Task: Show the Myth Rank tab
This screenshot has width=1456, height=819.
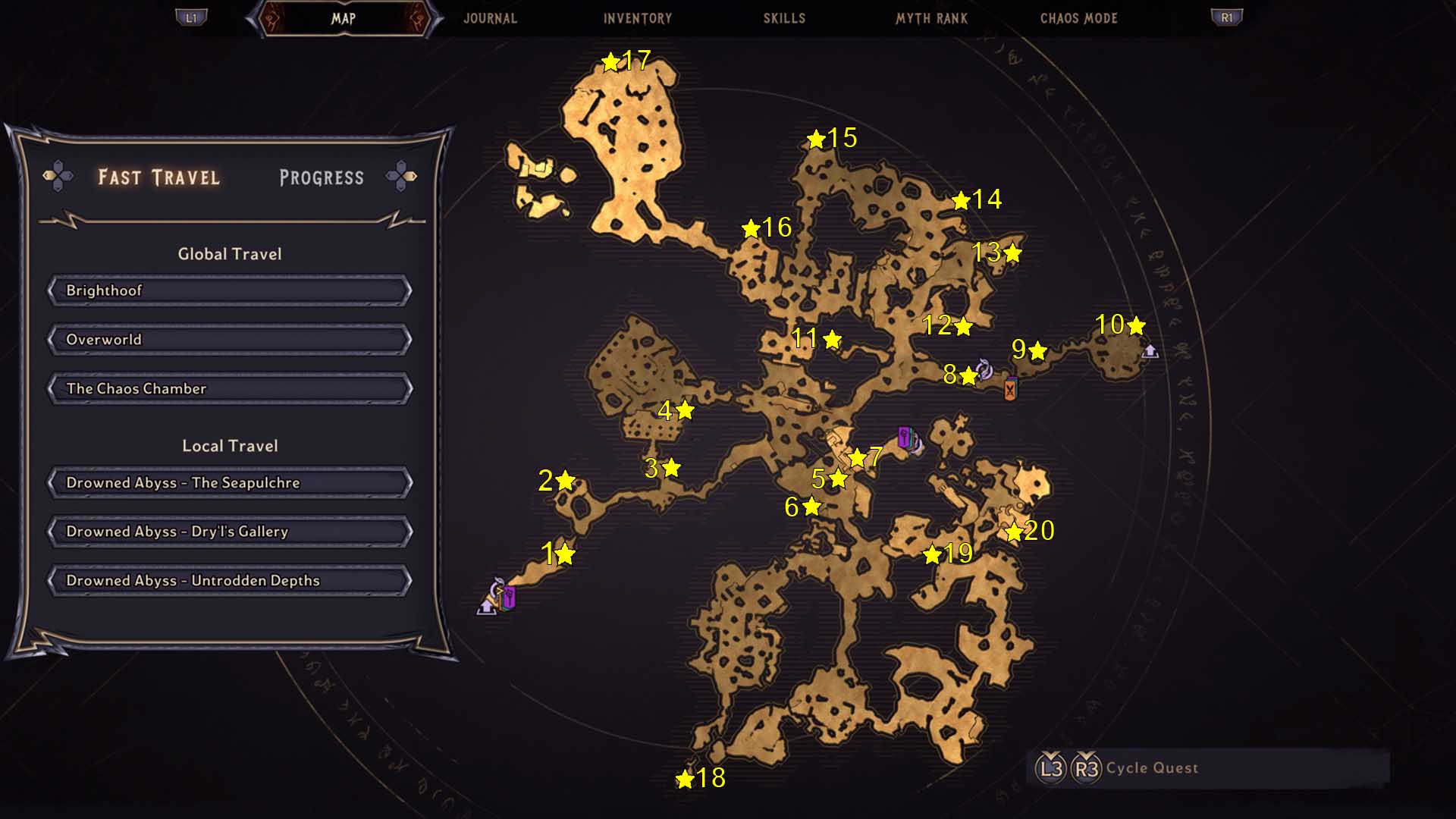Action: coord(931,18)
